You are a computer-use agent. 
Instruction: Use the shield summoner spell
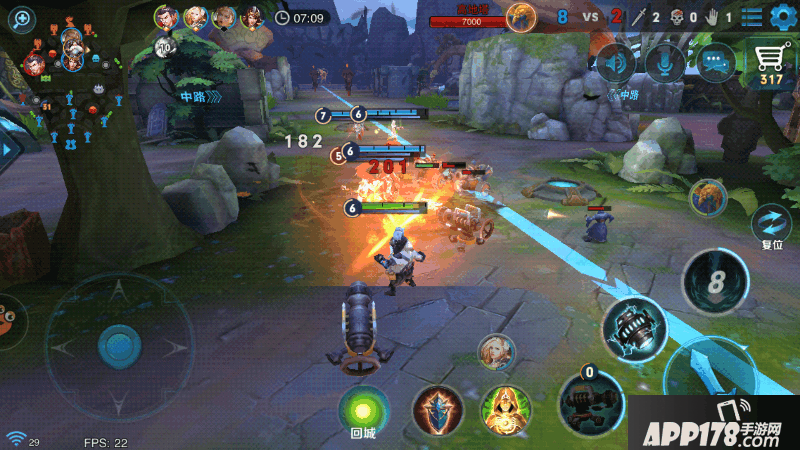(x=438, y=410)
